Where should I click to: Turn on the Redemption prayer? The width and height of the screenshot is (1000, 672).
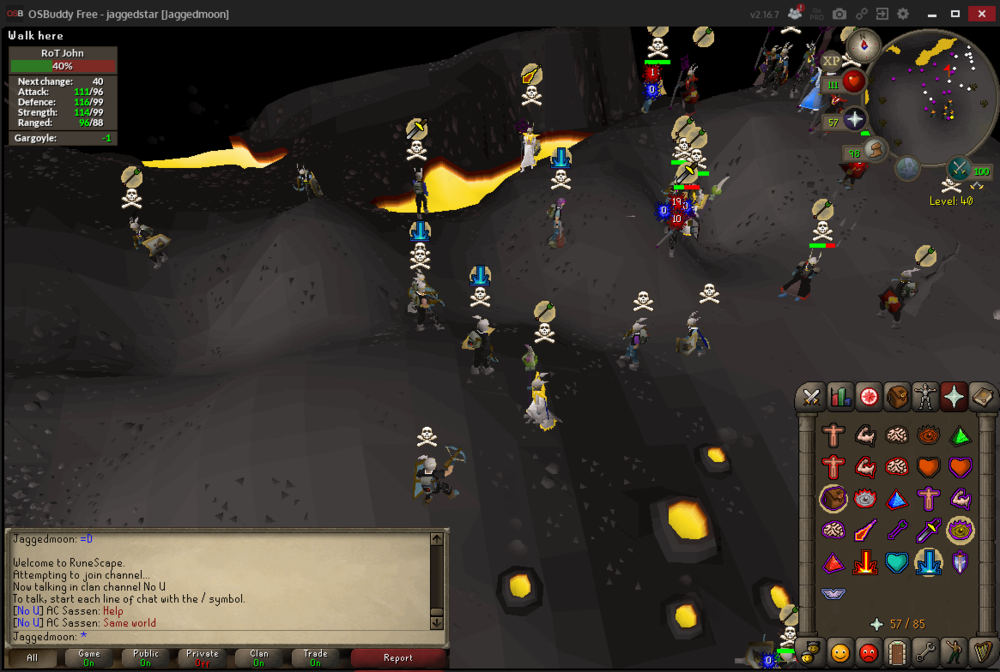pyautogui.click(x=896, y=562)
